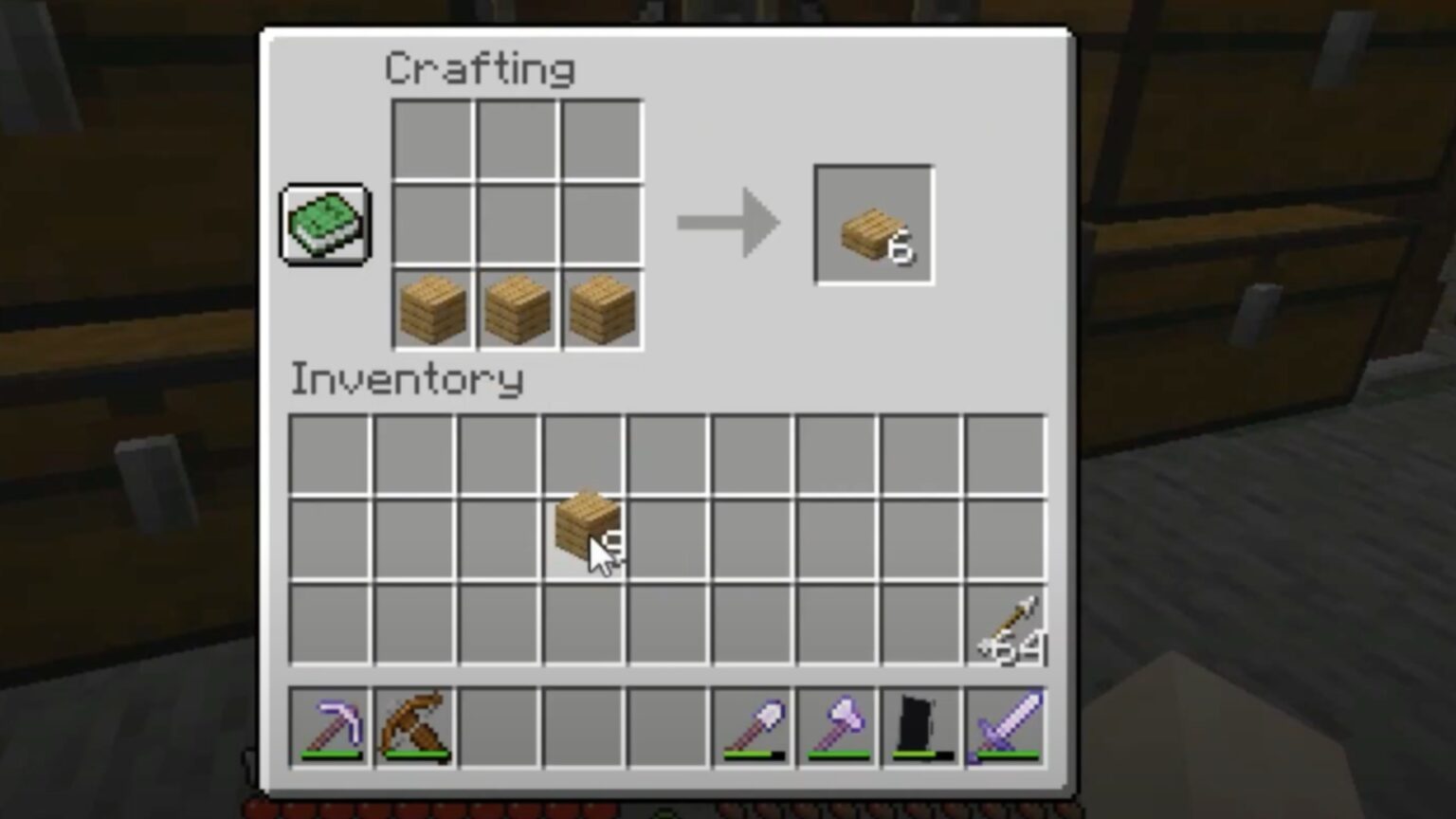Viewport: 1456px width, 819px height.
Task: Click the center crafting grid slot
Action: [x=517, y=225]
